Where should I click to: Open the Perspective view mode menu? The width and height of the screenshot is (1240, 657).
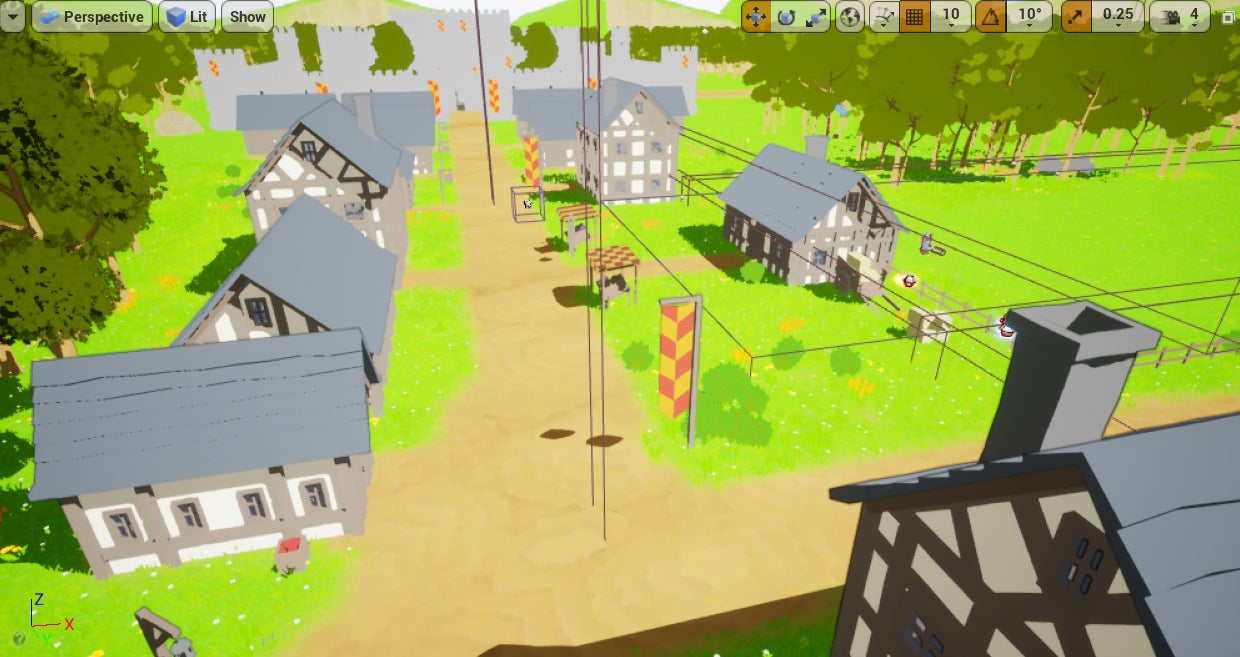tap(92, 16)
